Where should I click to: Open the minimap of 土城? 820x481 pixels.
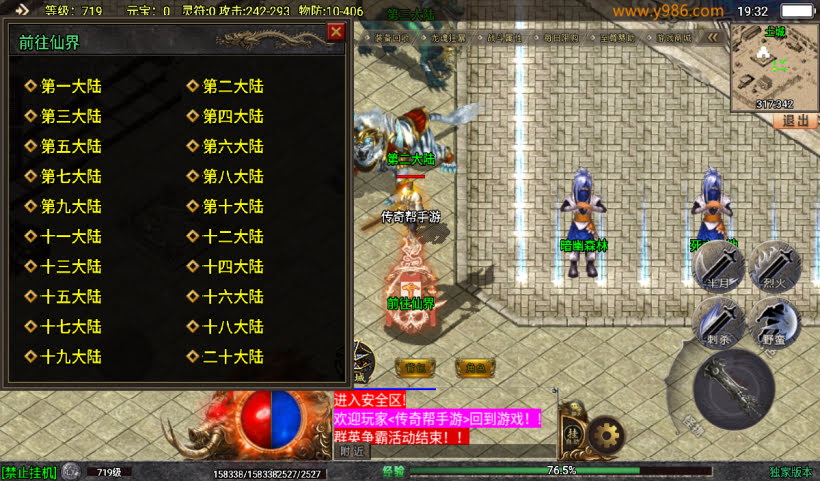pyautogui.click(x=774, y=66)
